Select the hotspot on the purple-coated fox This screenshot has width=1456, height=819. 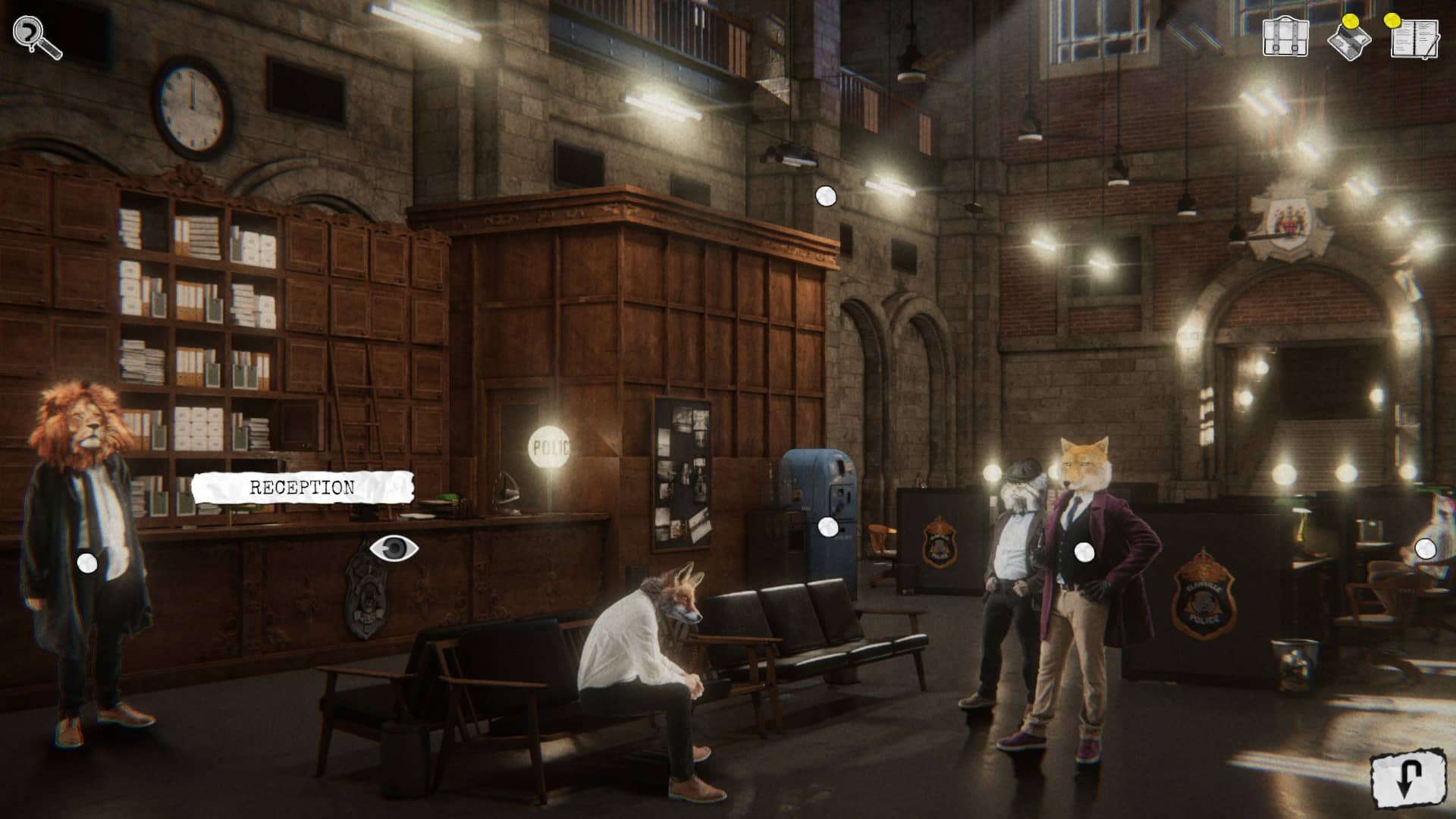pyautogui.click(x=1085, y=552)
